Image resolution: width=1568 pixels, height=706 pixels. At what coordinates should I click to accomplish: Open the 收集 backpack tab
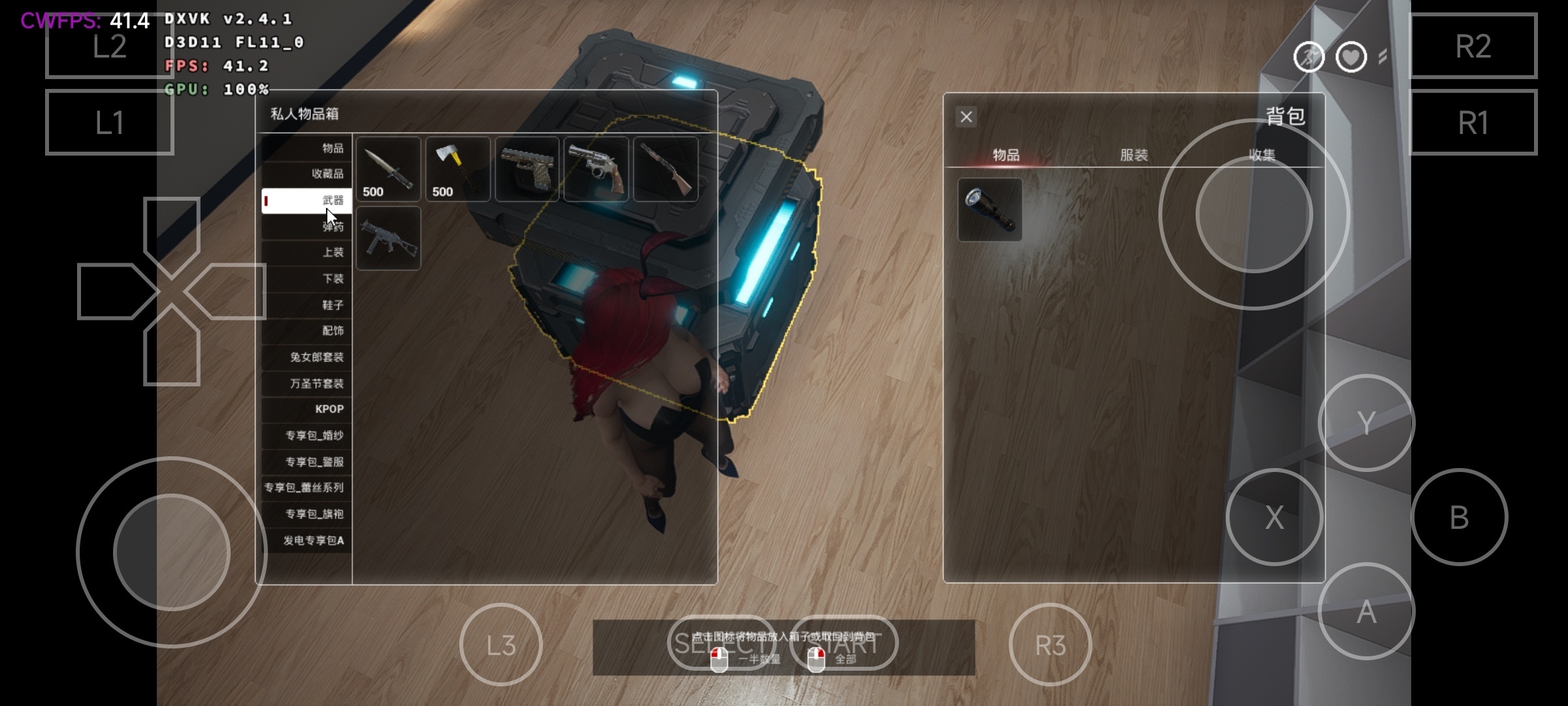point(1262,155)
